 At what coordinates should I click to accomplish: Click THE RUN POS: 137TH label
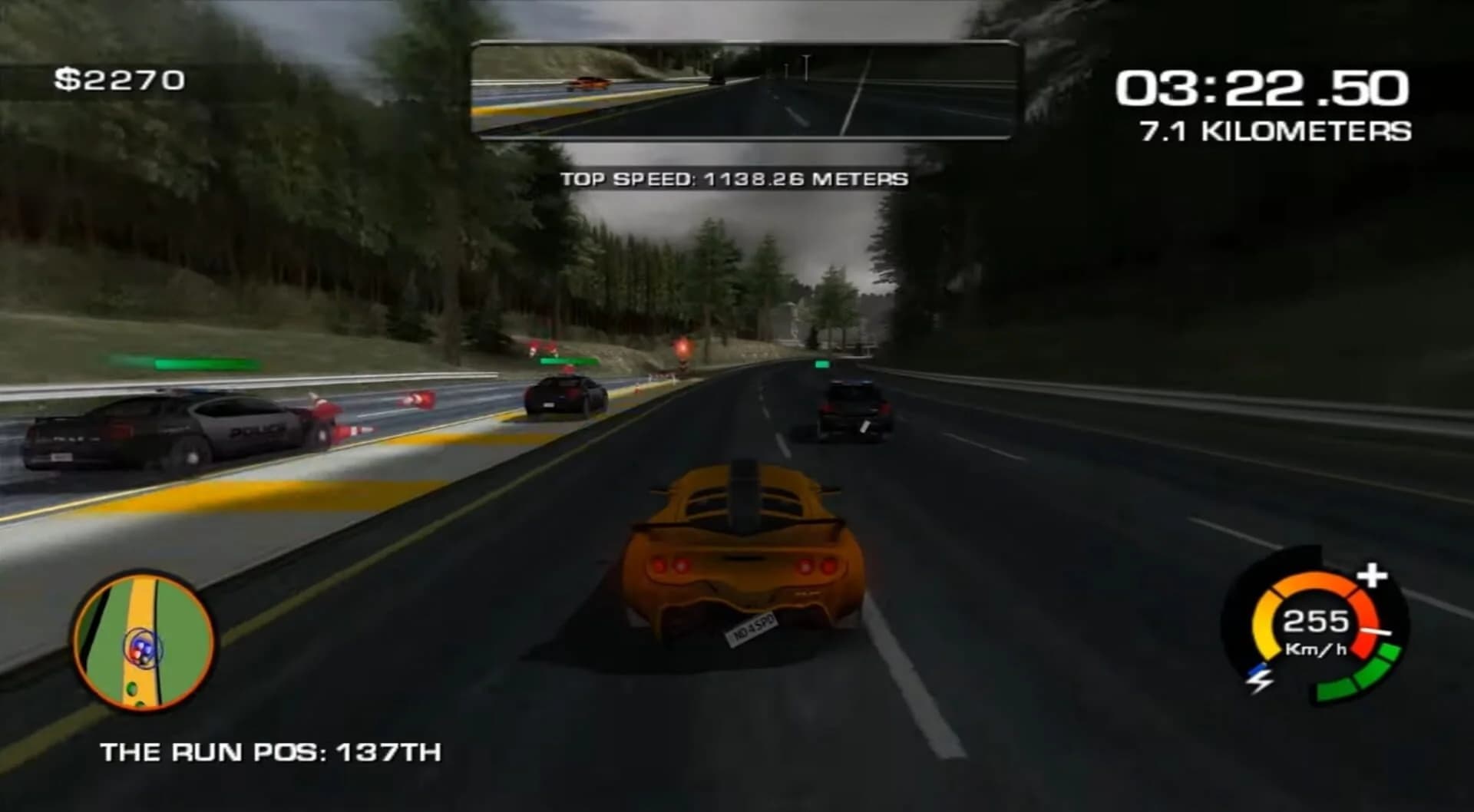coord(273,753)
